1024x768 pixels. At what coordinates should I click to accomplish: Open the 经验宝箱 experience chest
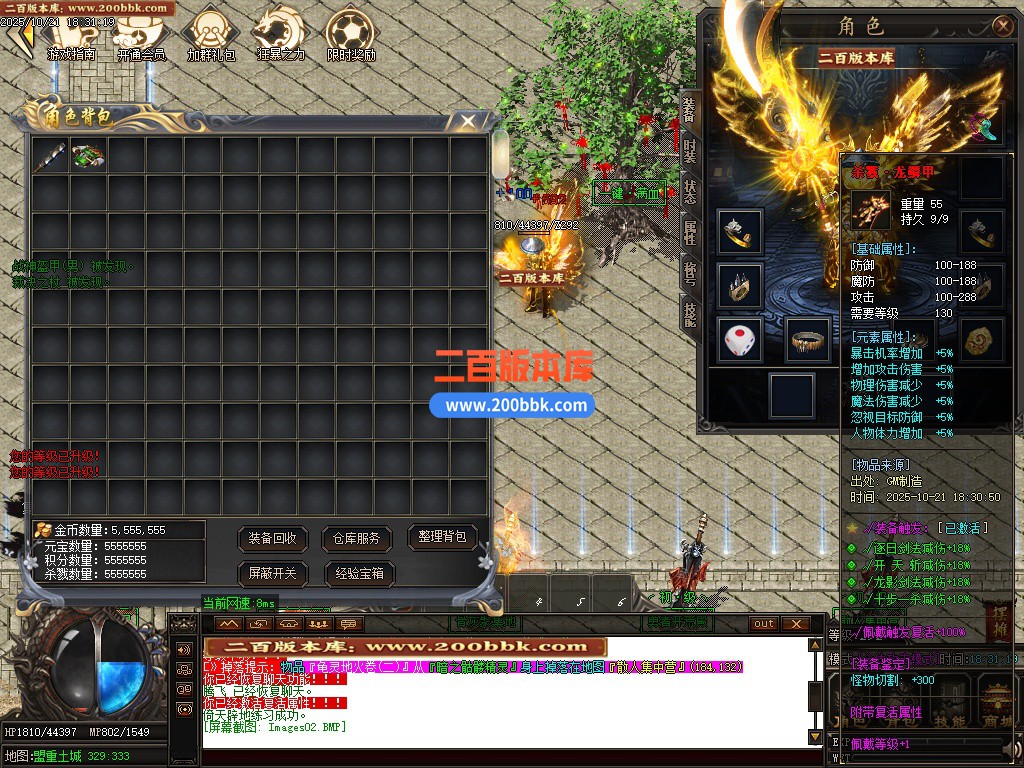pyautogui.click(x=359, y=573)
